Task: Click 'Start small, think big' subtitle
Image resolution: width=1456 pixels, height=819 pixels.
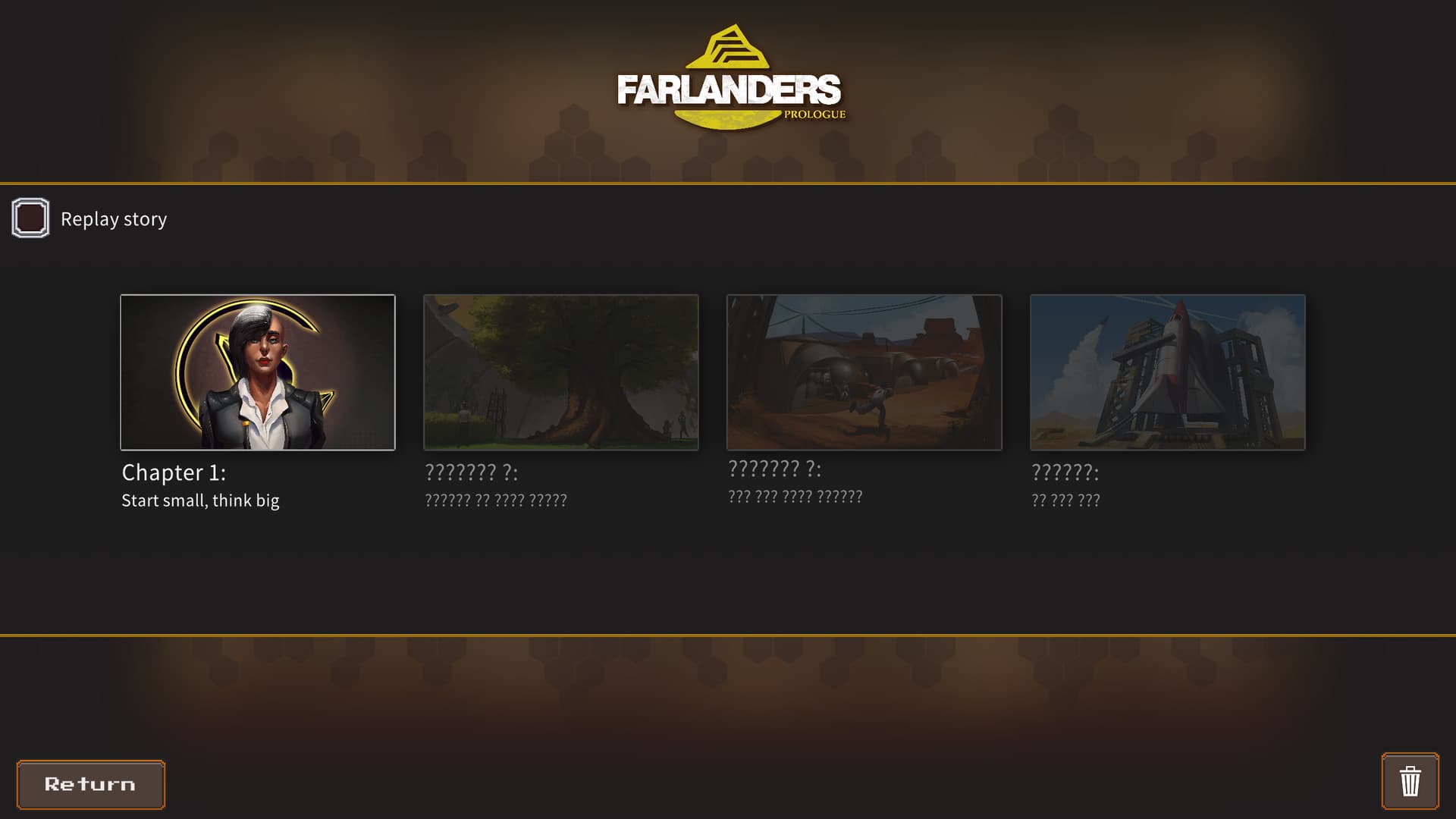Action: click(200, 500)
